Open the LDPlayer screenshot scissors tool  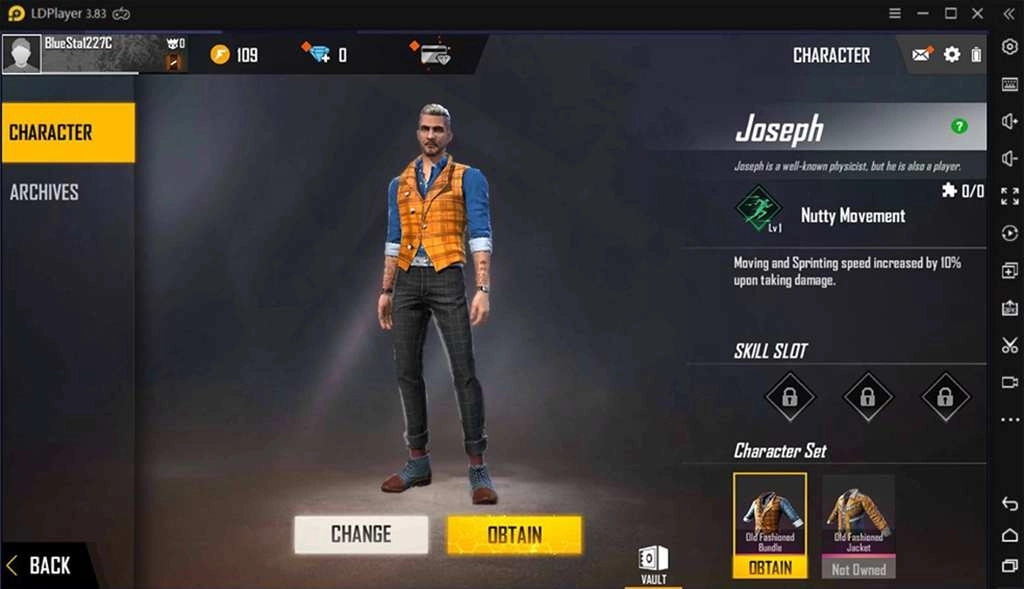click(x=1009, y=345)
